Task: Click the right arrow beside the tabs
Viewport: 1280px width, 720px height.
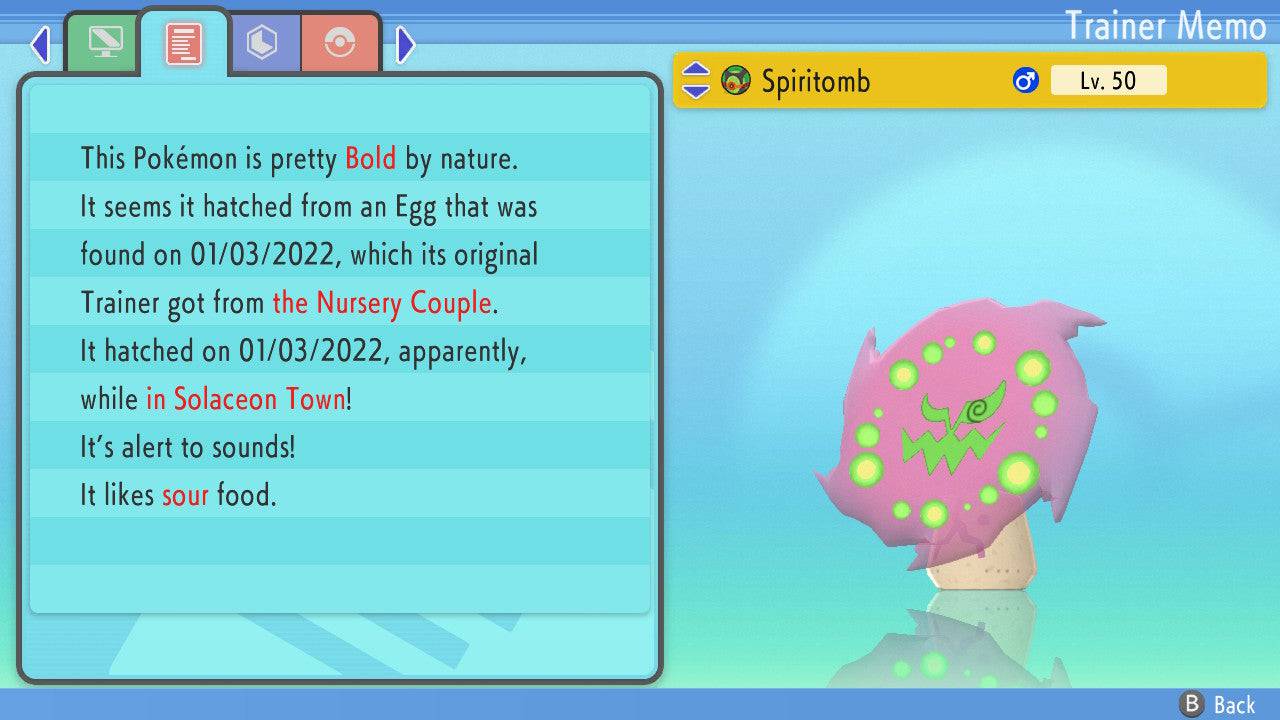Action: [405, 44]
